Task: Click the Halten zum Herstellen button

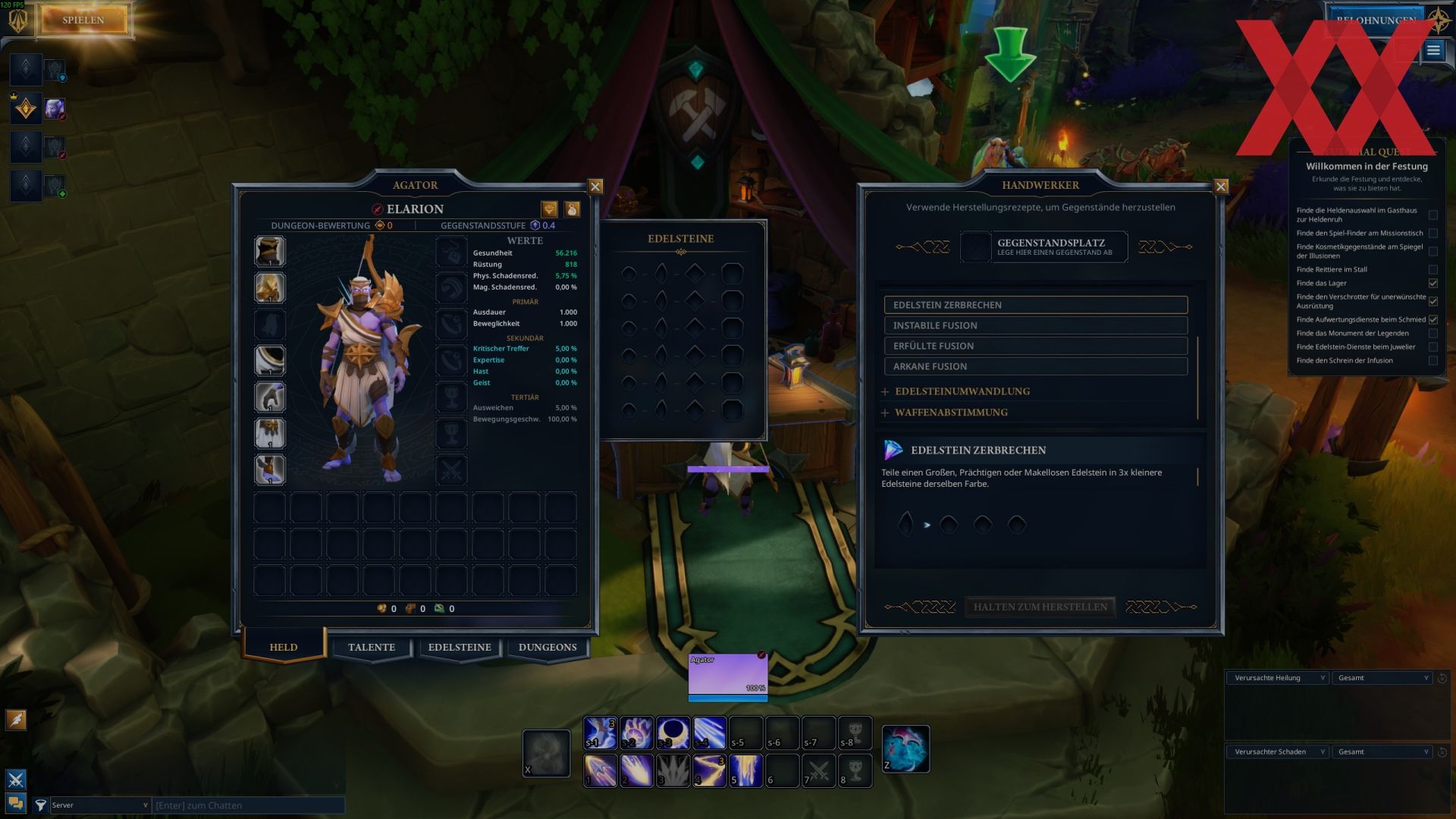Action: [1040, 607]
